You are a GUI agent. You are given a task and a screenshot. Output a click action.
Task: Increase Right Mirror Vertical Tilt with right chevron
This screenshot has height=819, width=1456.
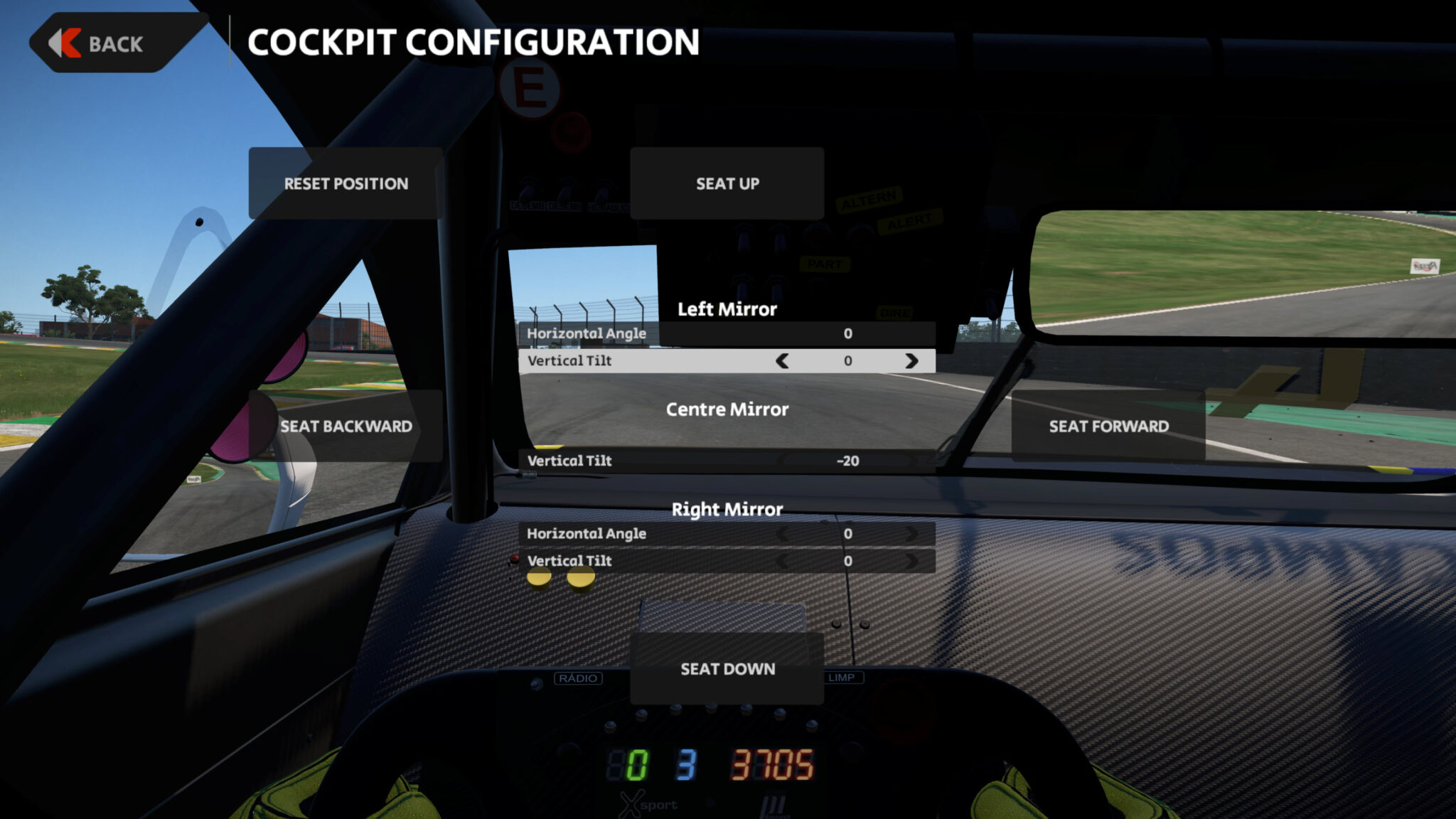coord(914,561)
